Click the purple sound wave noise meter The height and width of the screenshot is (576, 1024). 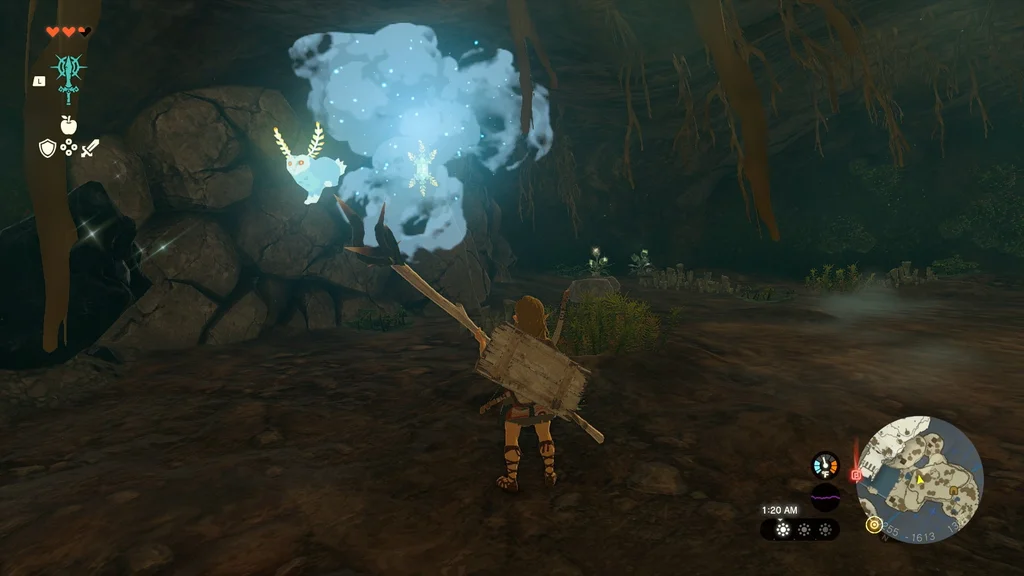coord(825,495)
